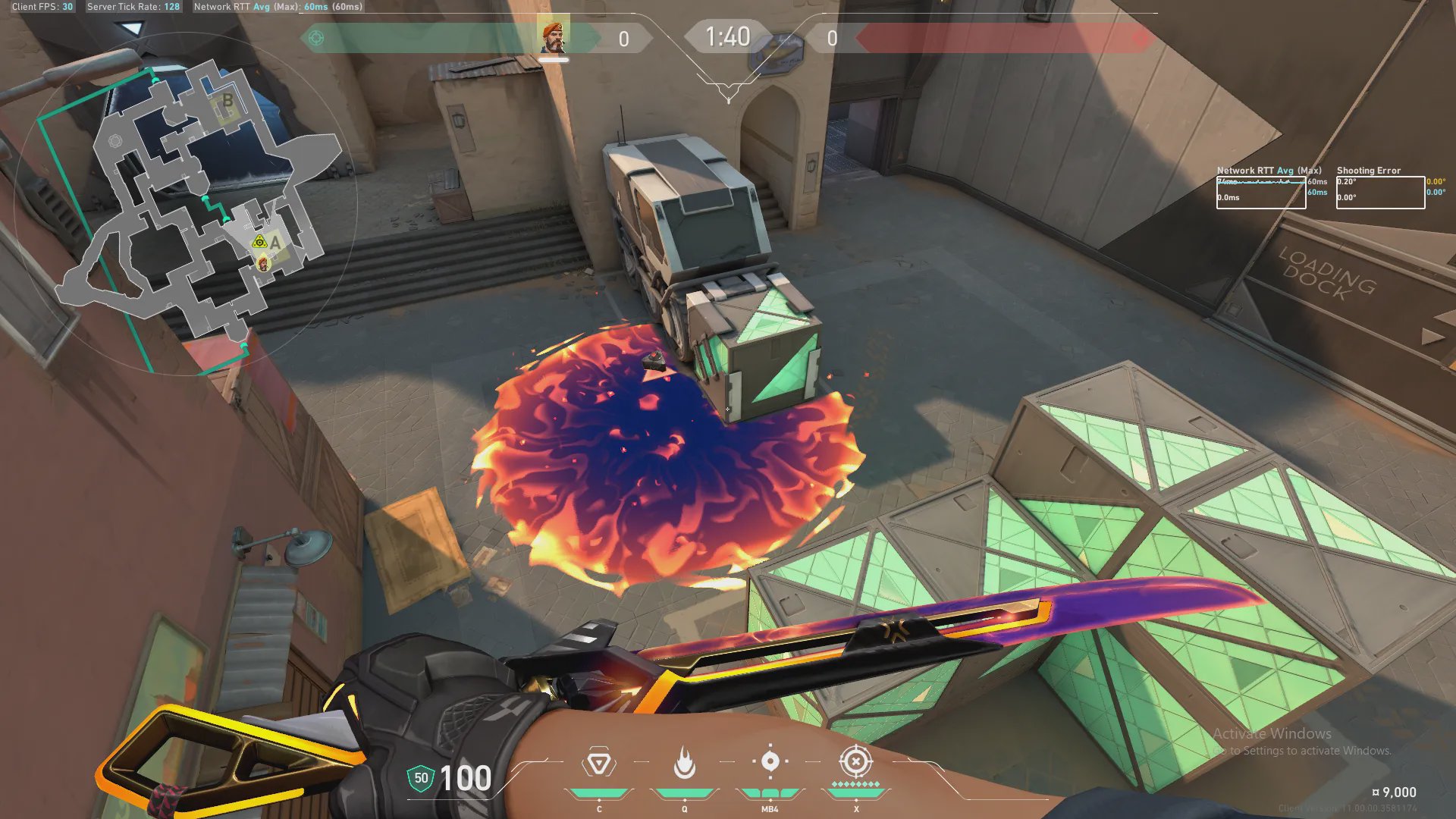Trigger the Orbital Strike ultimate icon
The width and height of the screenshot is (1456, 819).
855,761
